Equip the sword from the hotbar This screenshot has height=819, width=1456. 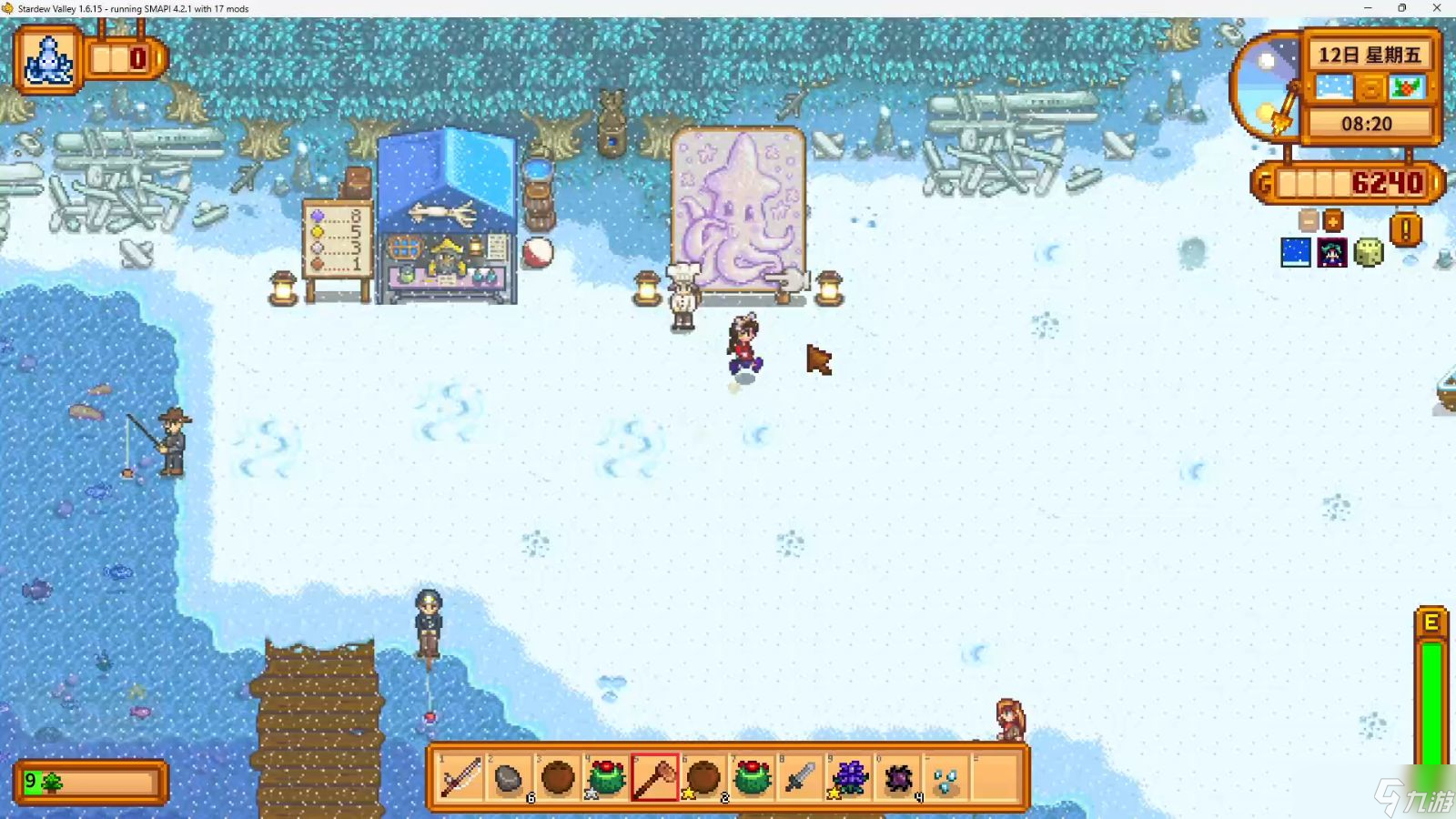800,778
